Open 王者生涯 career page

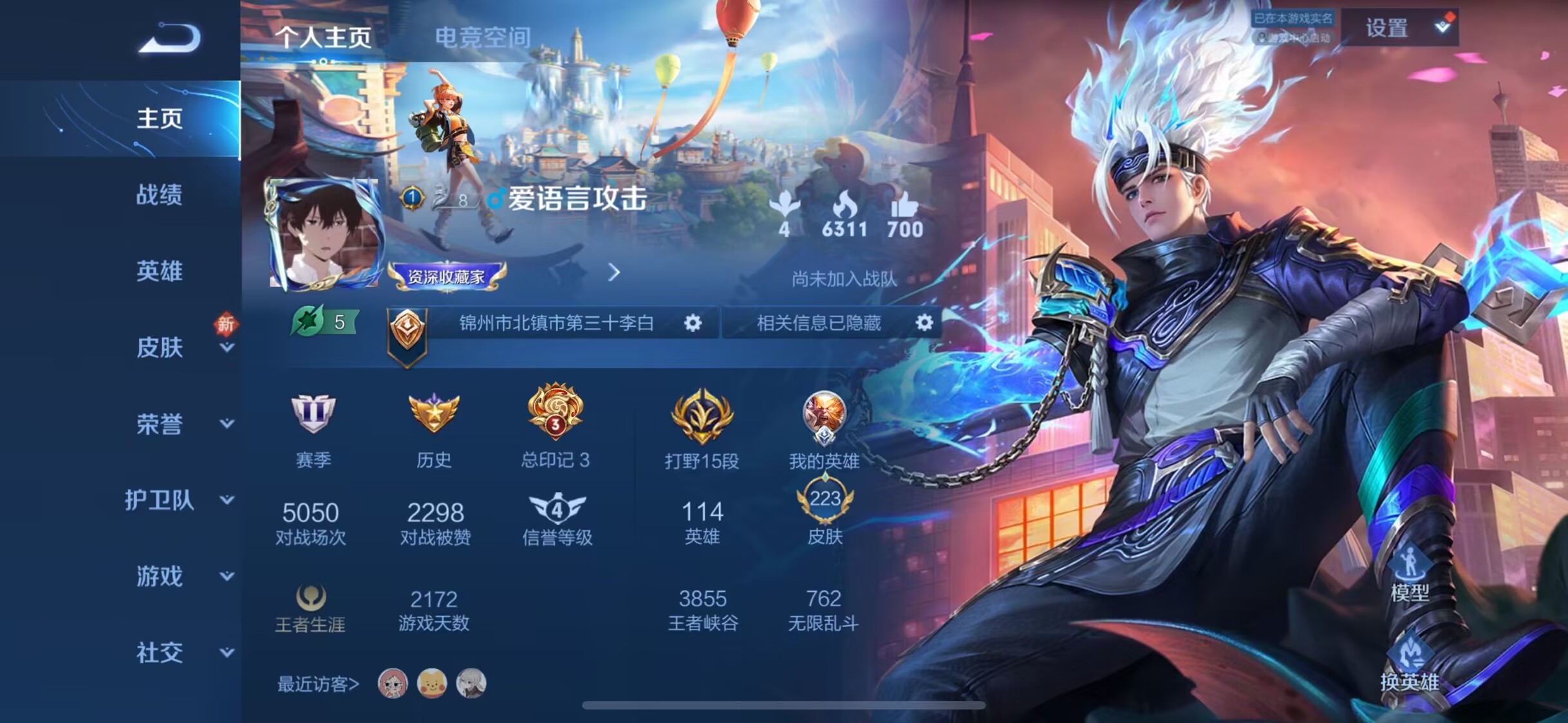tap(310, 609)
